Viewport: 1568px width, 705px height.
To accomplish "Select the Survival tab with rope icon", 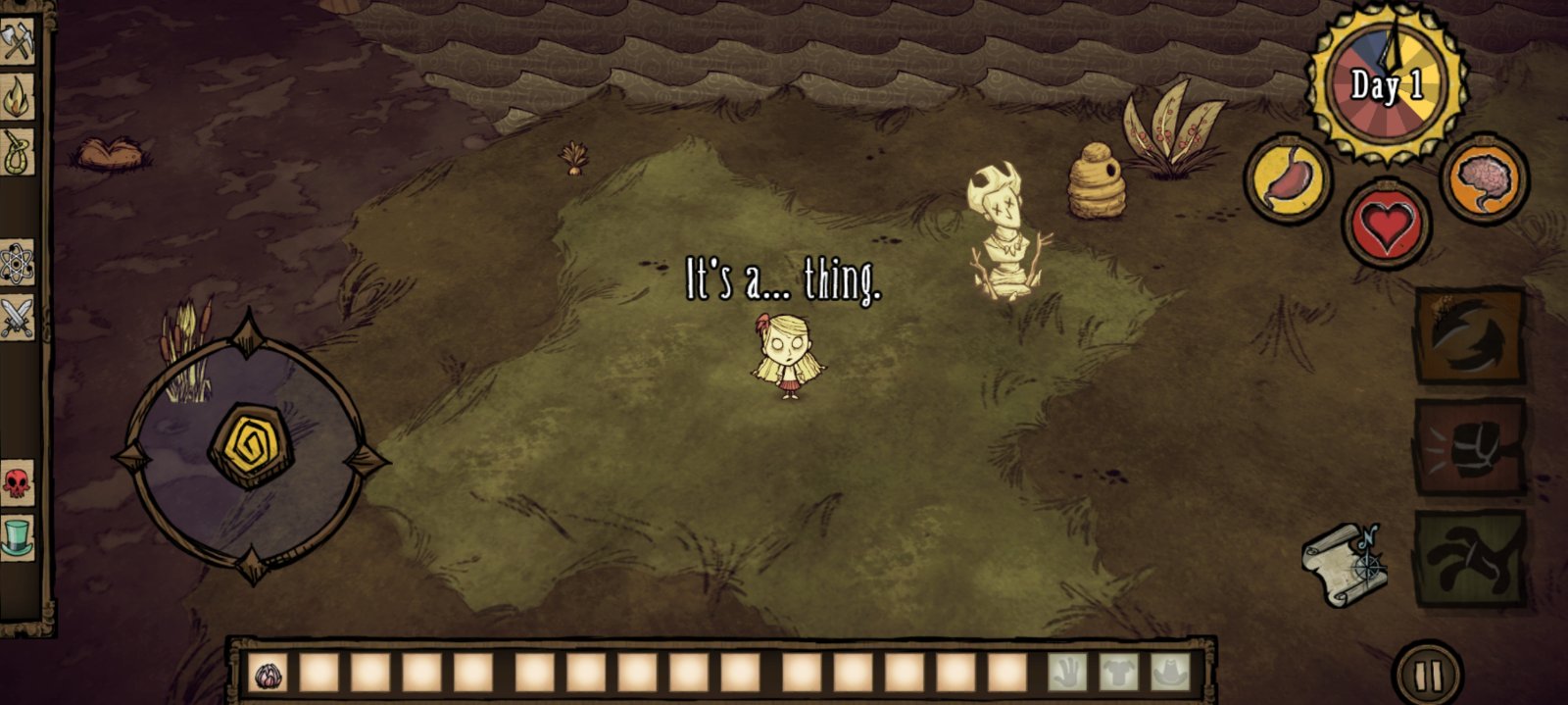I will point(17,152).
